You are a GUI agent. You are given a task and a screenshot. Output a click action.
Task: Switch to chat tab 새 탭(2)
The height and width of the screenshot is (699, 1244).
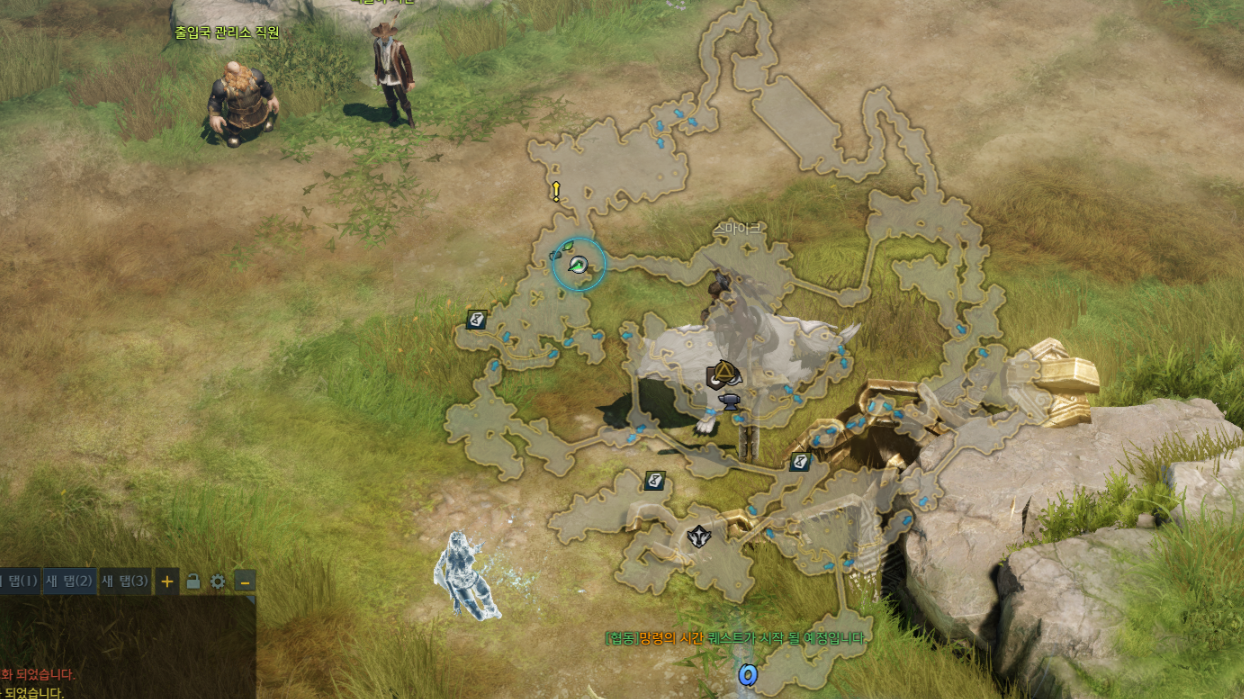click(69, 580)
